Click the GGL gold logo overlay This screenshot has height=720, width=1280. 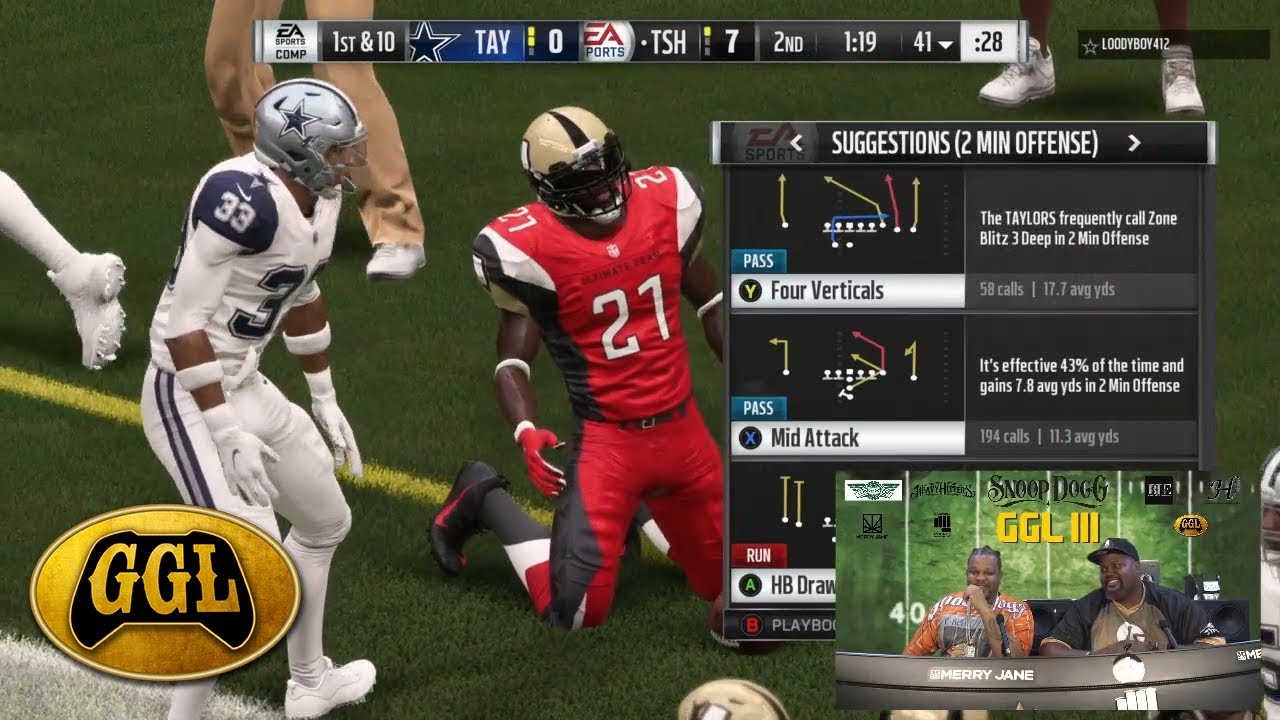coord(165,592)
